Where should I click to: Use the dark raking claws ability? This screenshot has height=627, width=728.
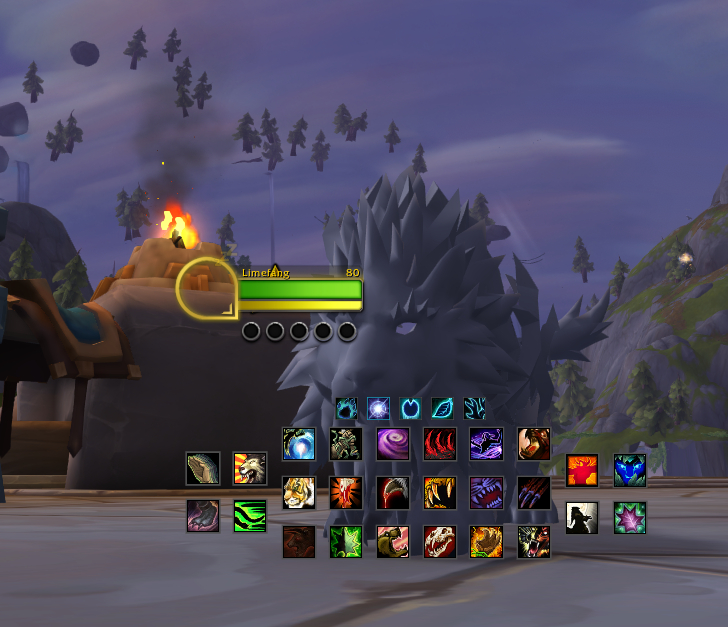pos(534,492)
